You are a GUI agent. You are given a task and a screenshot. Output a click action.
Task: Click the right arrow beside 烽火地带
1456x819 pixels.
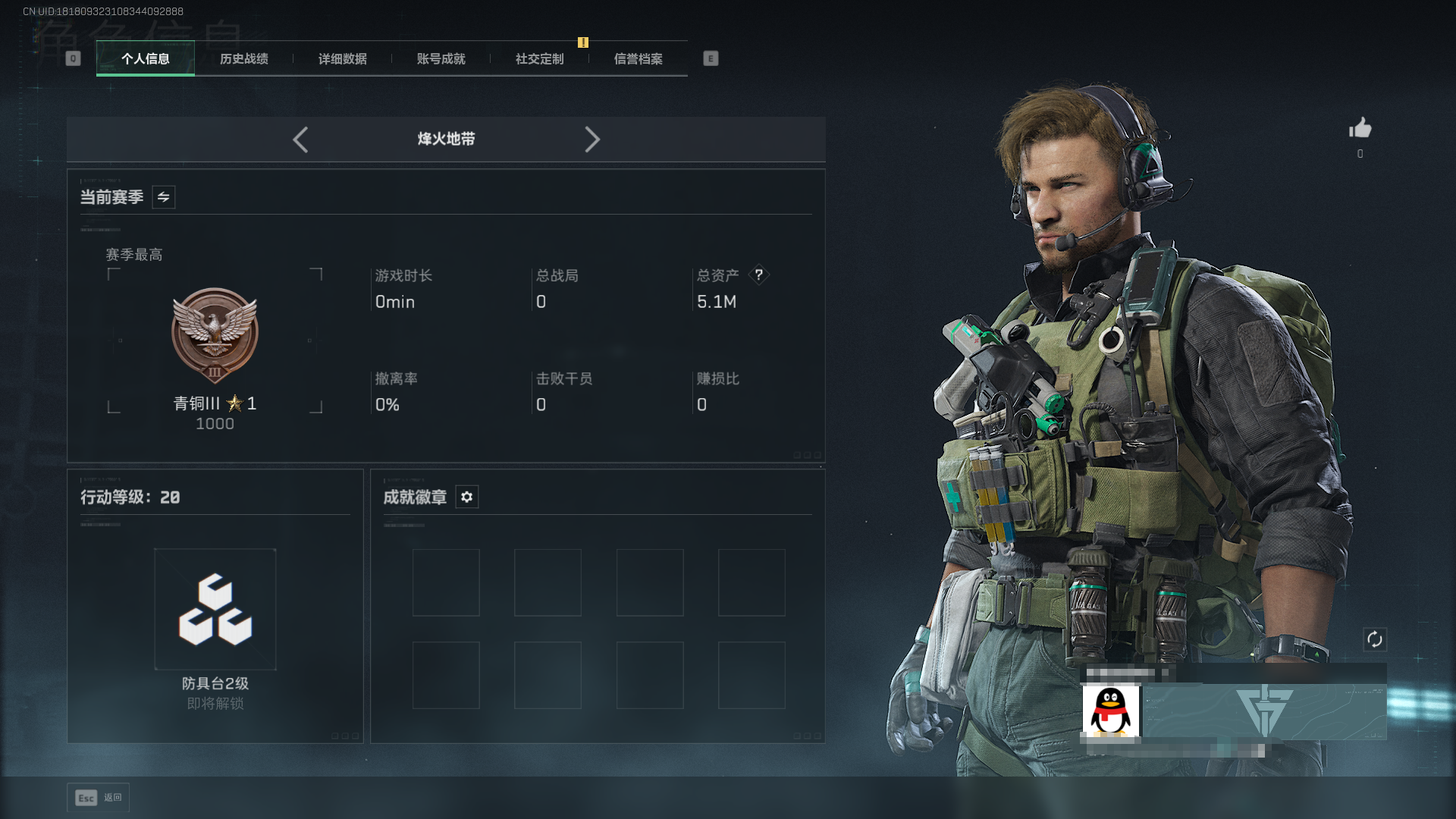(592, 140)
